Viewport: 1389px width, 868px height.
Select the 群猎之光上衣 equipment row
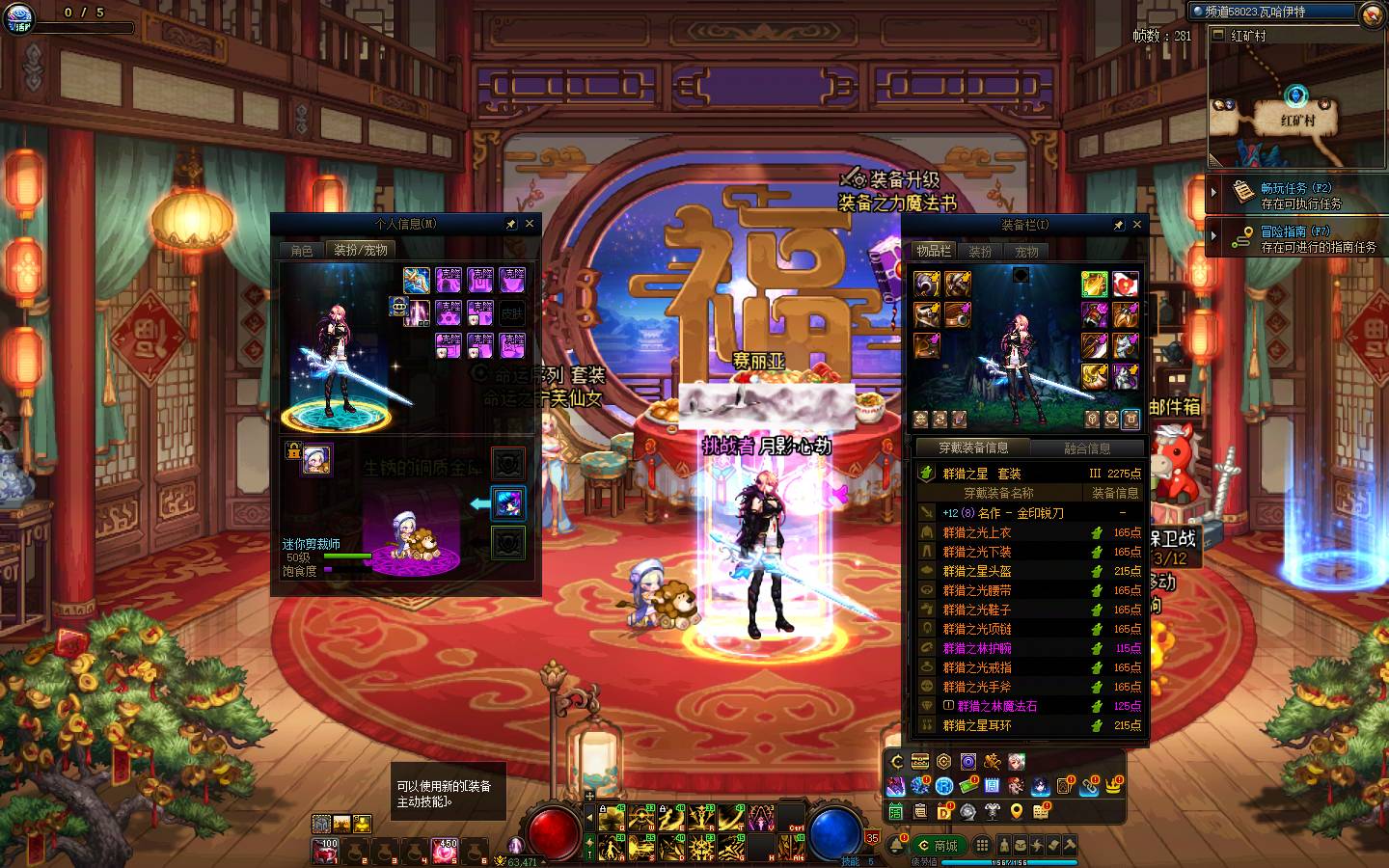(978, 532)
